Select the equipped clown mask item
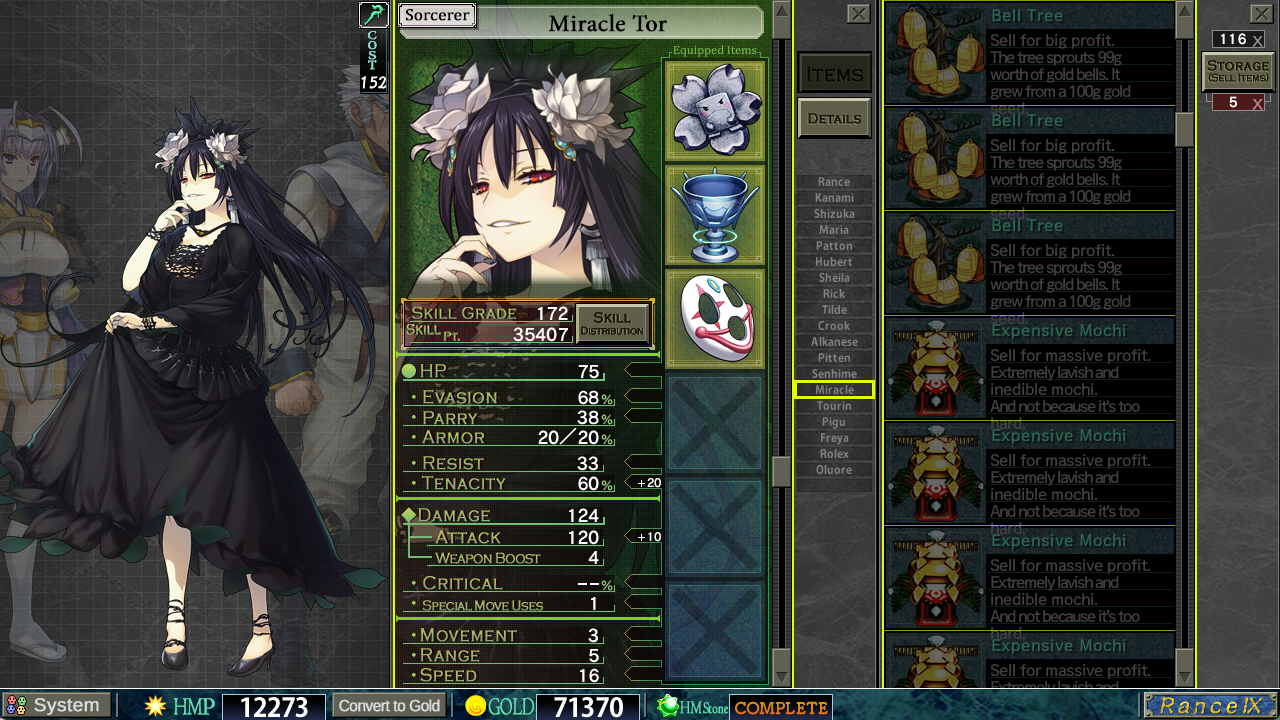This screenshot has height=720, width=1280. [714, 320]
